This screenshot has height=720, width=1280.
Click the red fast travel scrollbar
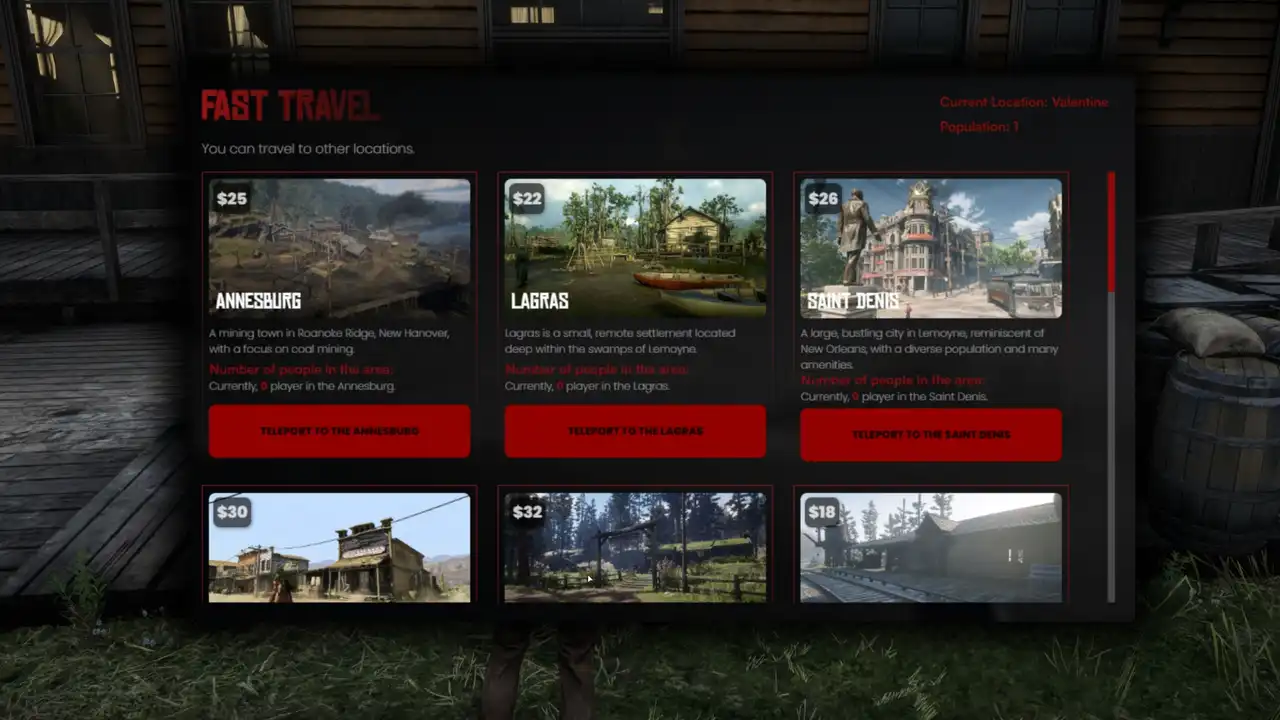[1111, 232]
